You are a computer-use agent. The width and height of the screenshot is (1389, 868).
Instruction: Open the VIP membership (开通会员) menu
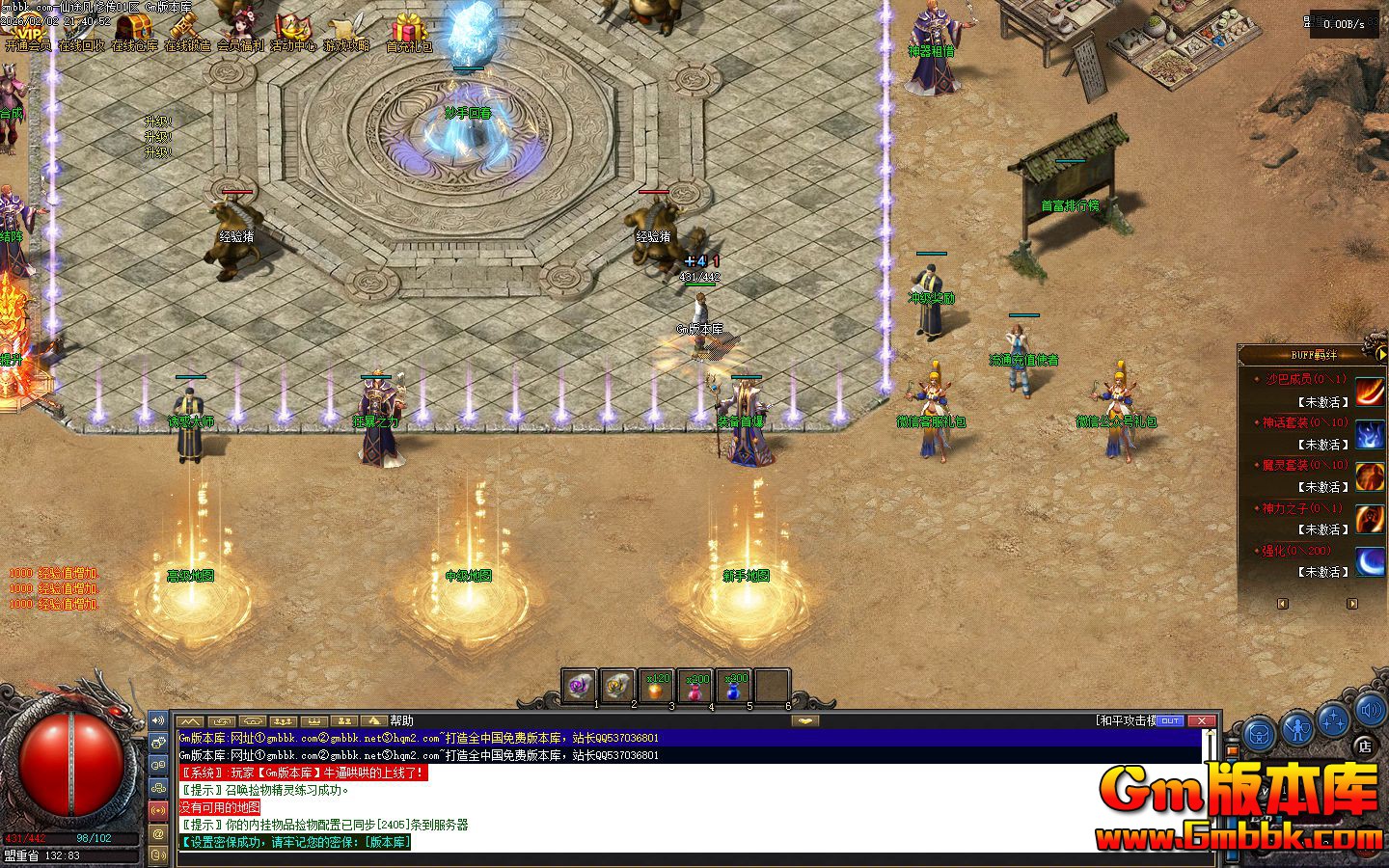pos(27,33)
